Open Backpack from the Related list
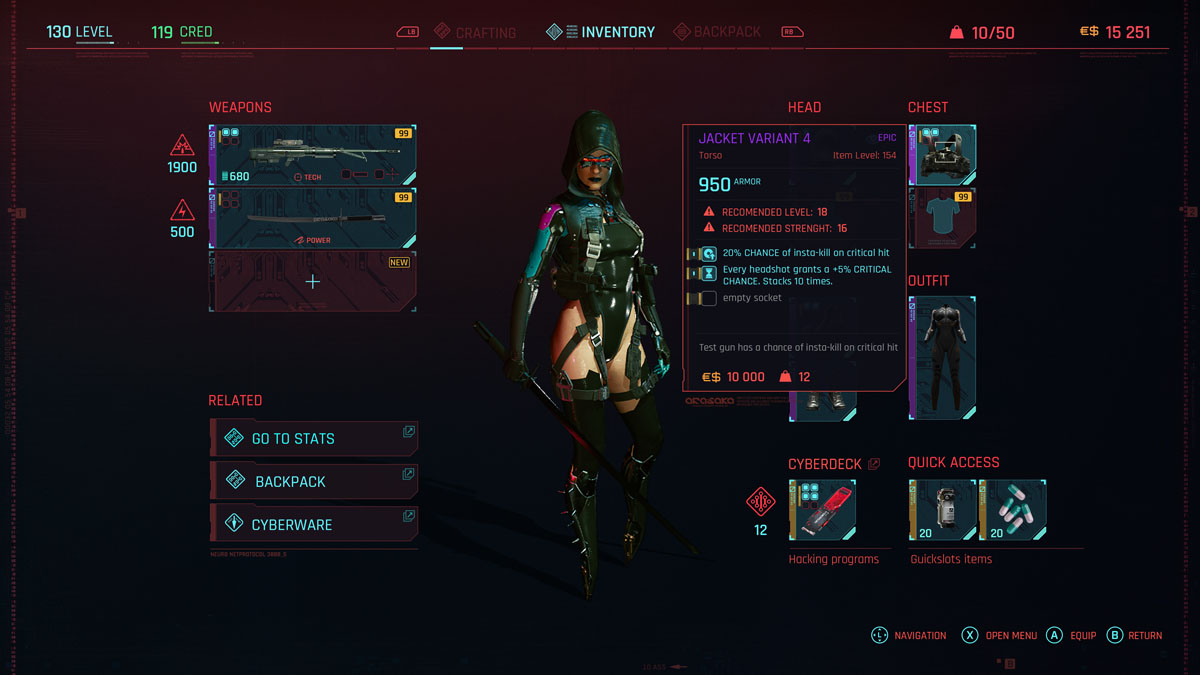Image resolution: width=1200 pixels, height=675 pixels. pyautogui.click(x=313, y=481)
